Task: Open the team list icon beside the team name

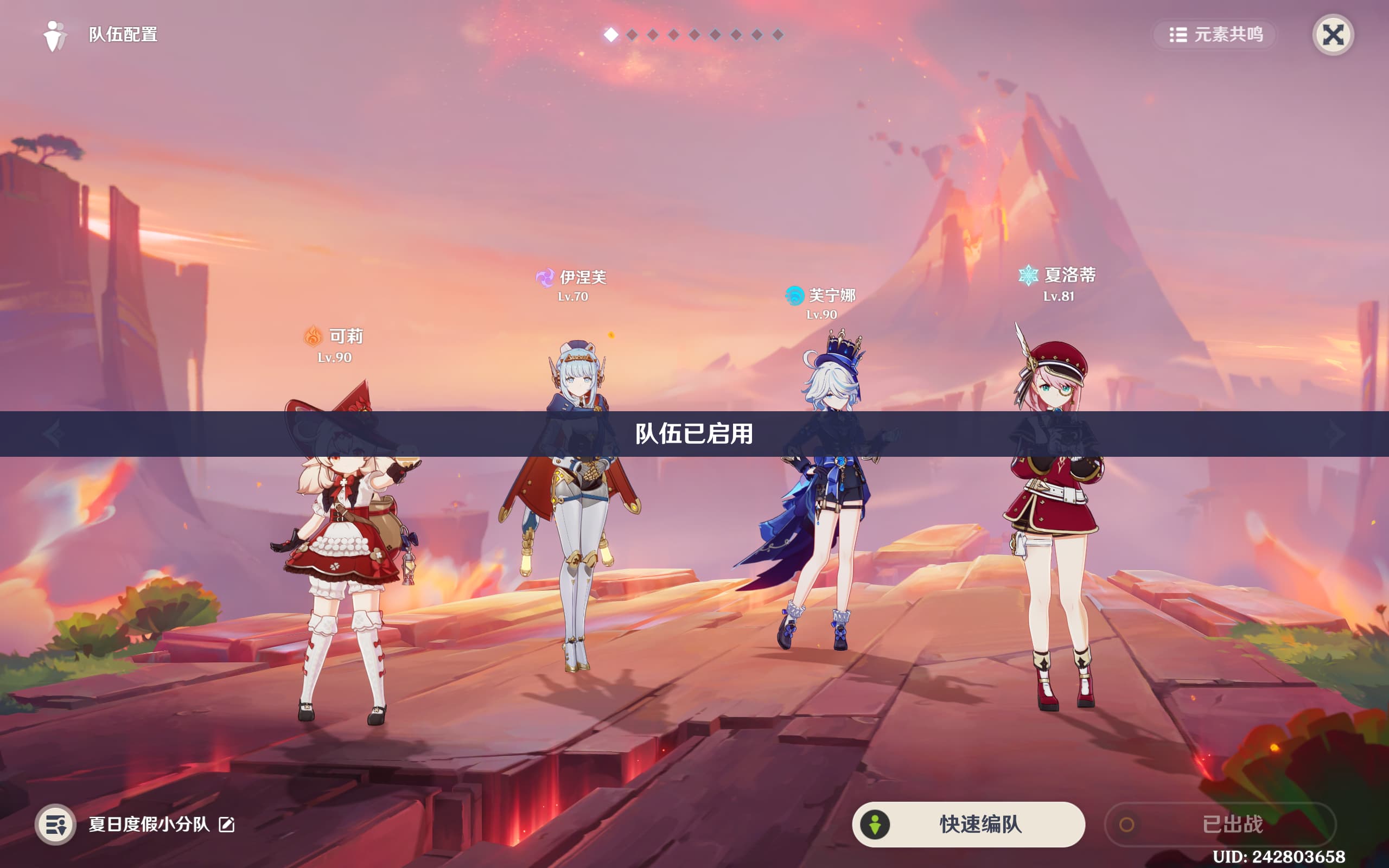Action: [56, 825]
